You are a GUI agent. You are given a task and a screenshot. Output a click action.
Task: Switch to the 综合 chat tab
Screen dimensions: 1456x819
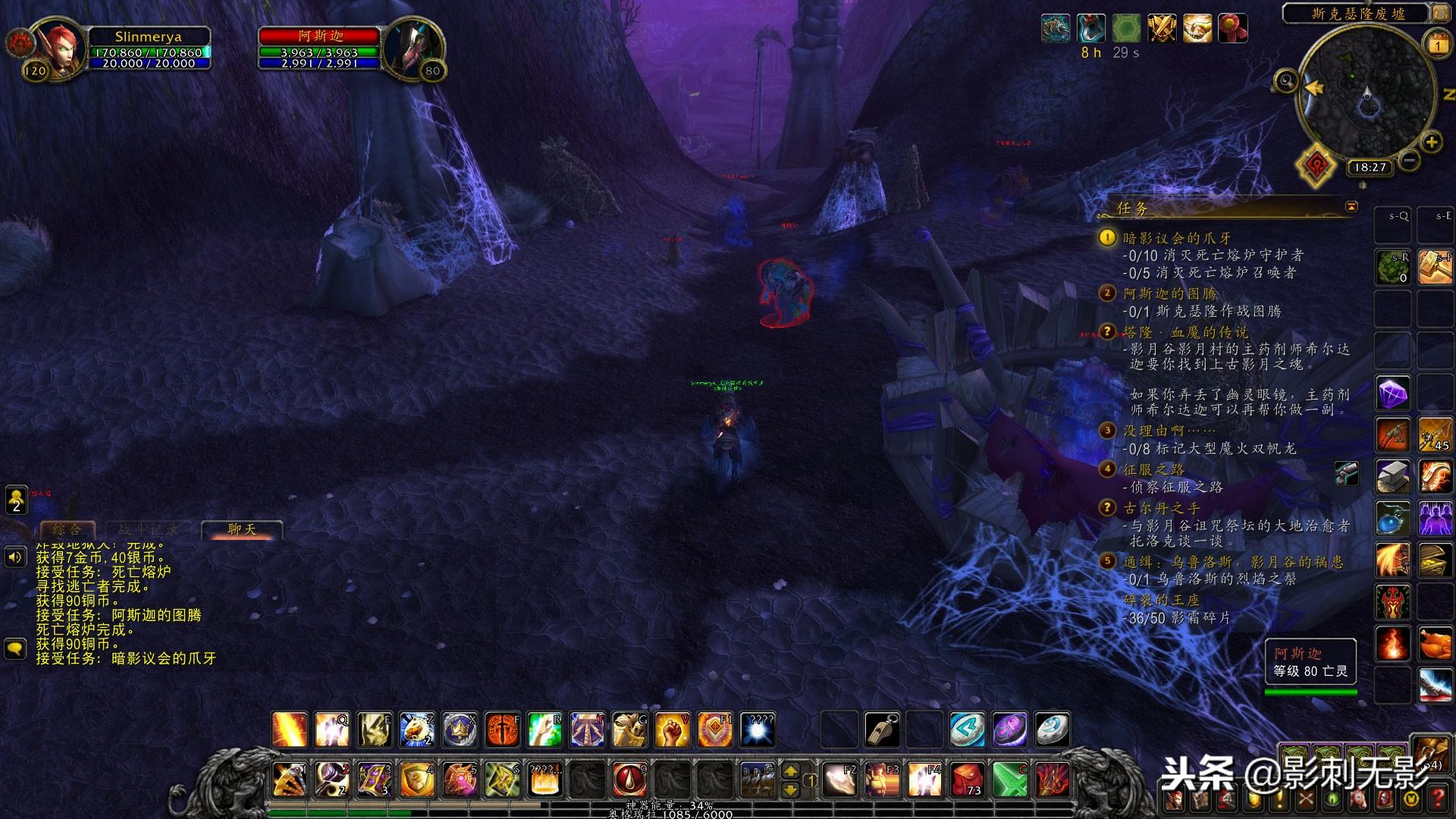click(67, 529)
